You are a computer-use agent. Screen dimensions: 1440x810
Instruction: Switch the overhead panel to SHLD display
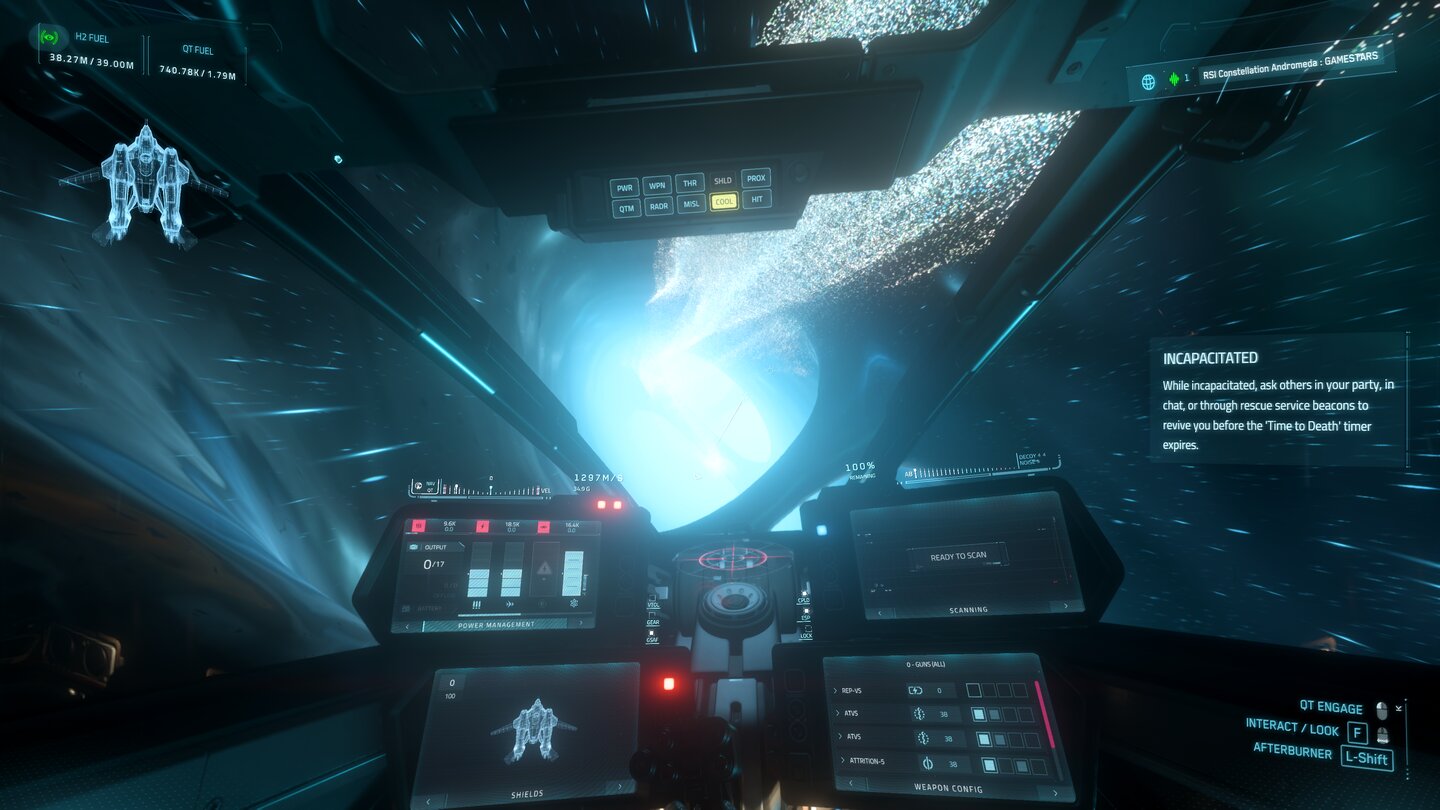point(723,180)
